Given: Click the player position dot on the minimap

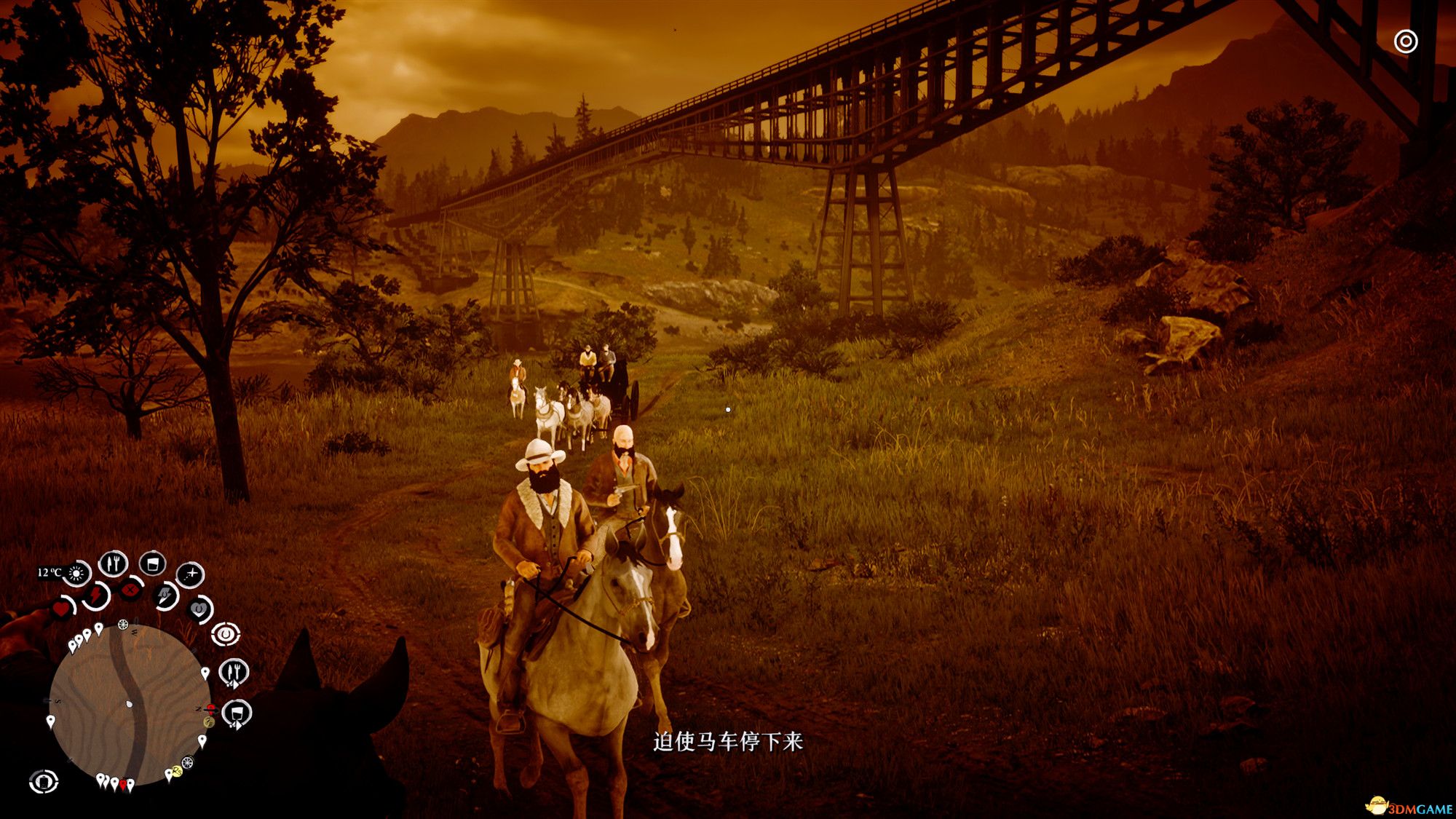Looking at the screenshot, I should coord(128,703).
